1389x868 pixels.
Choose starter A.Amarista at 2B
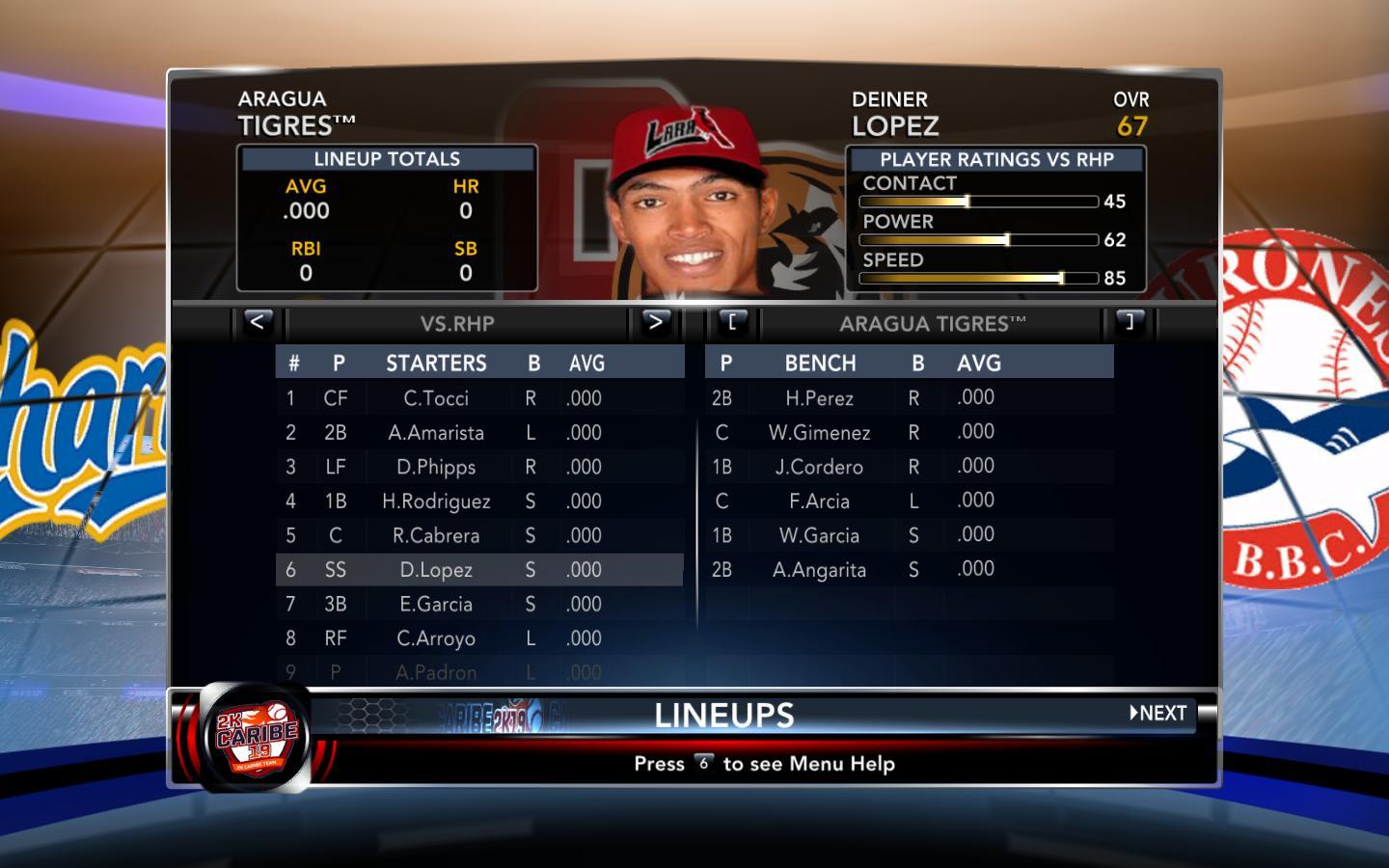(x=436, y=433)
